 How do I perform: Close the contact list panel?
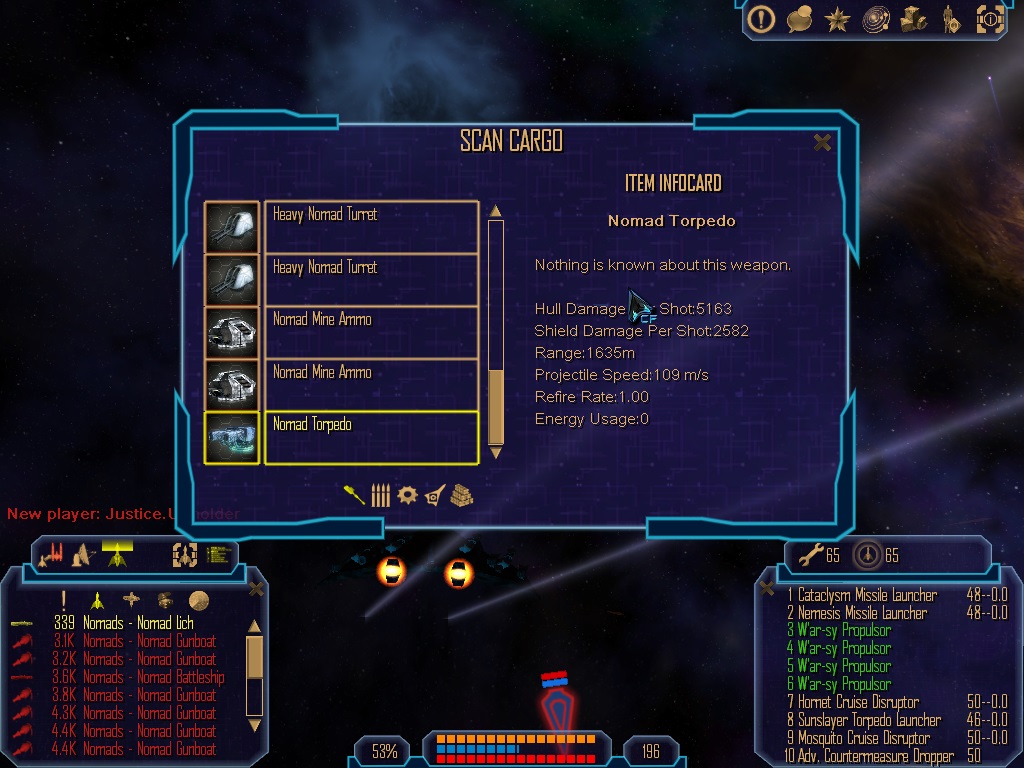point(255,589)
